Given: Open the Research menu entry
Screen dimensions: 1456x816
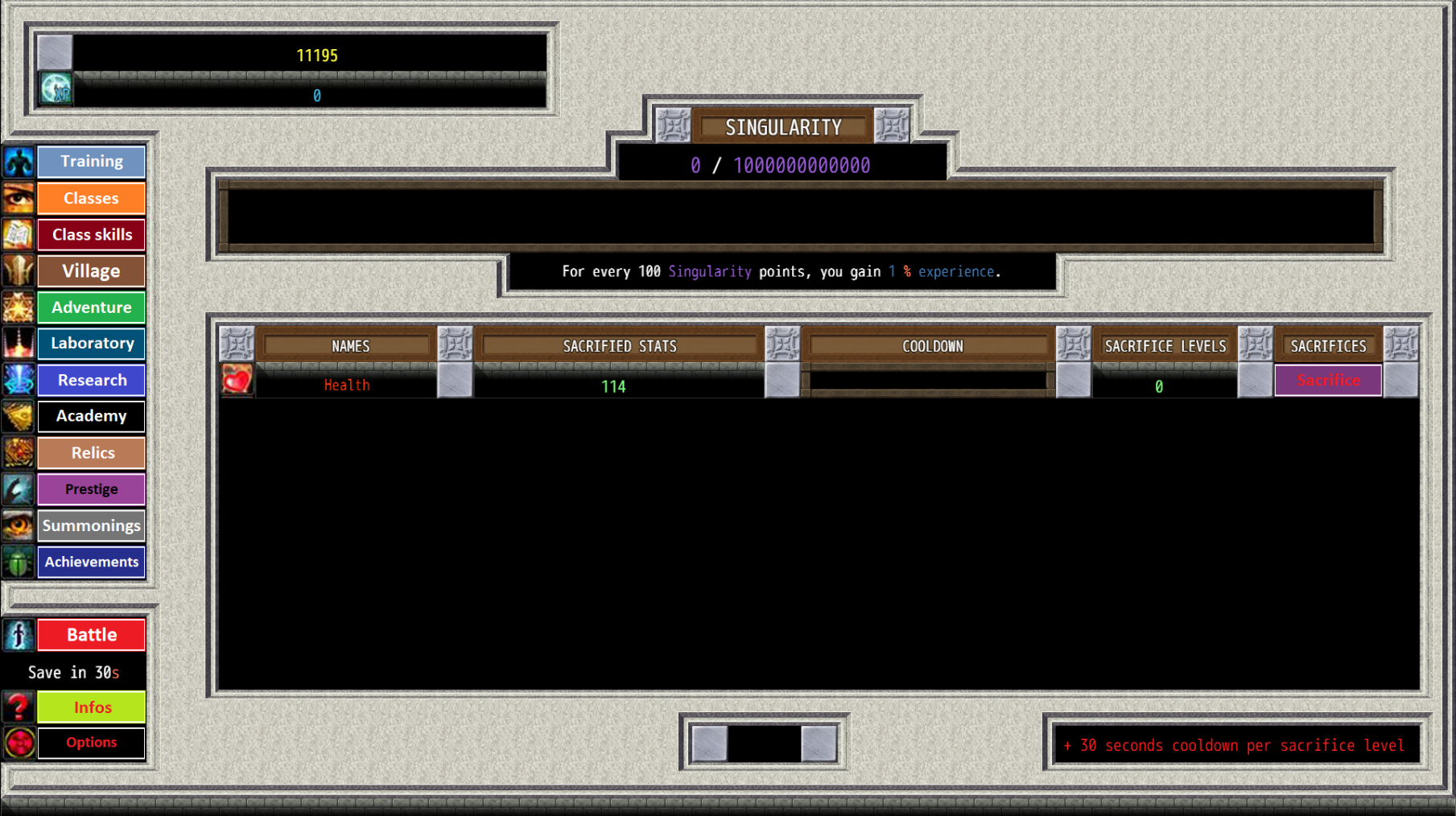Looking at the screenshot, I should [91, 380].
